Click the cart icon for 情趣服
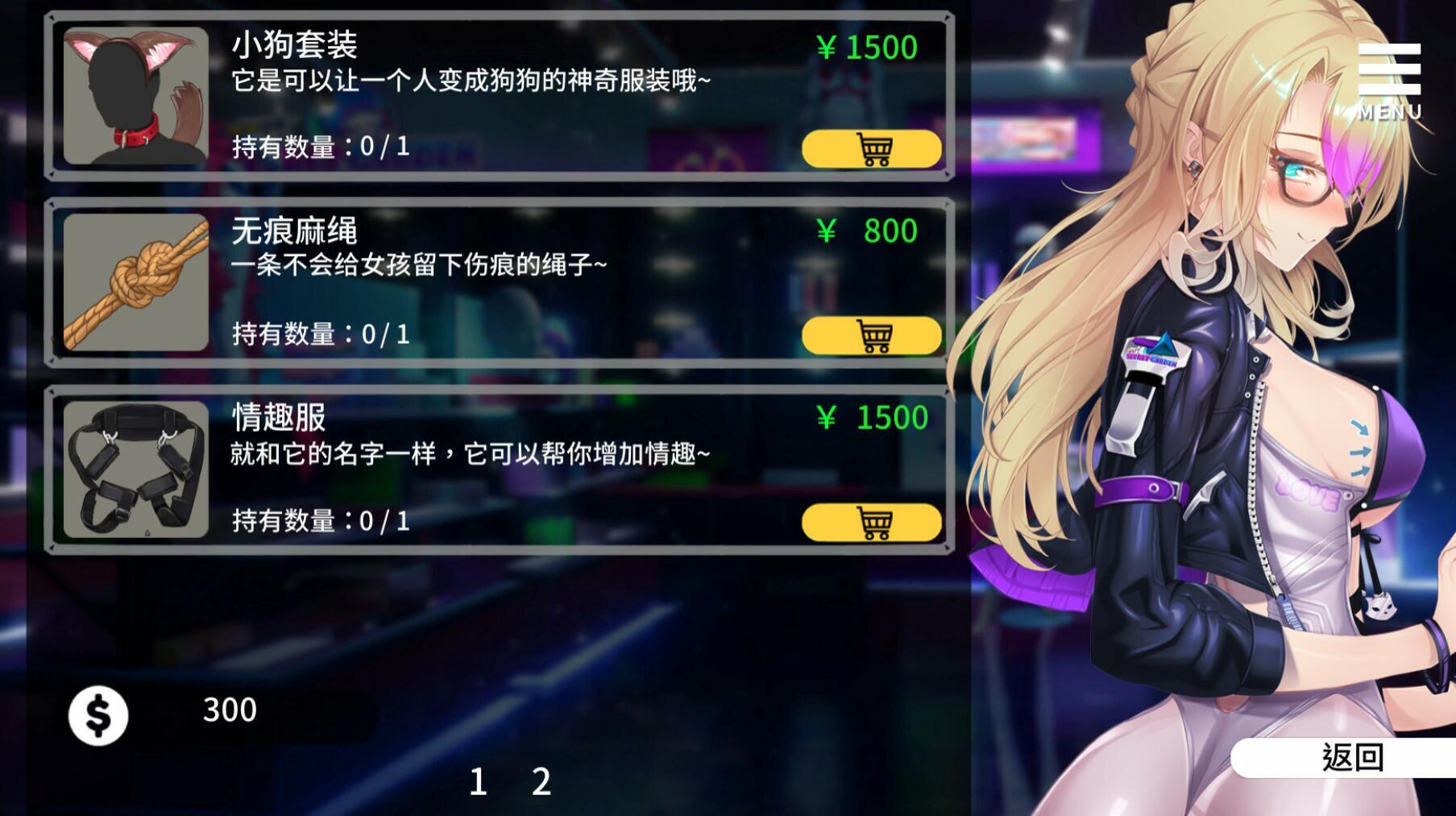This screenshot has height=816, width=1456. (x=871, y=522)
